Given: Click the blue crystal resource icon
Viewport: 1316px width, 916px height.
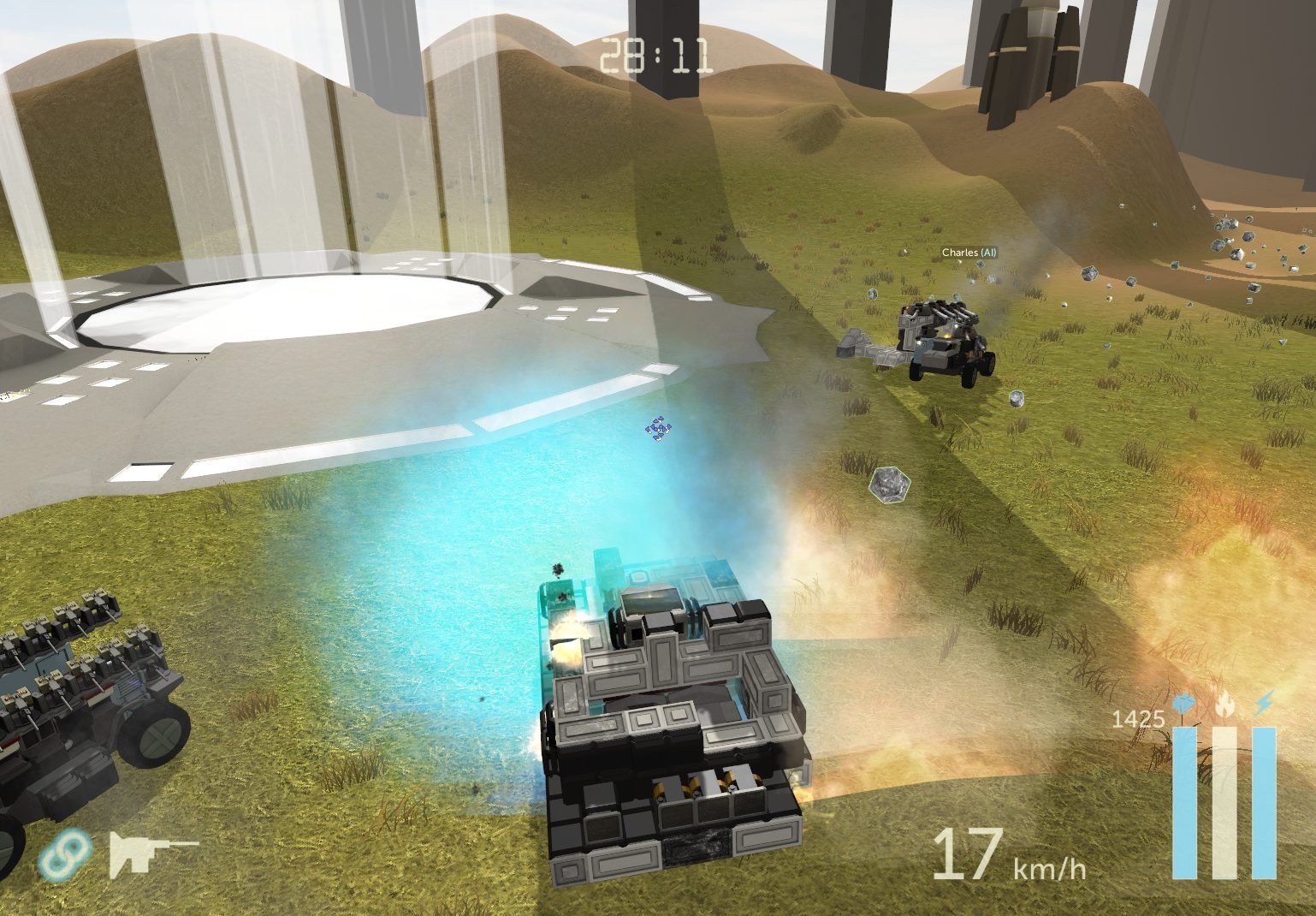Looking at the screenshot, I should click(1185, 705).
